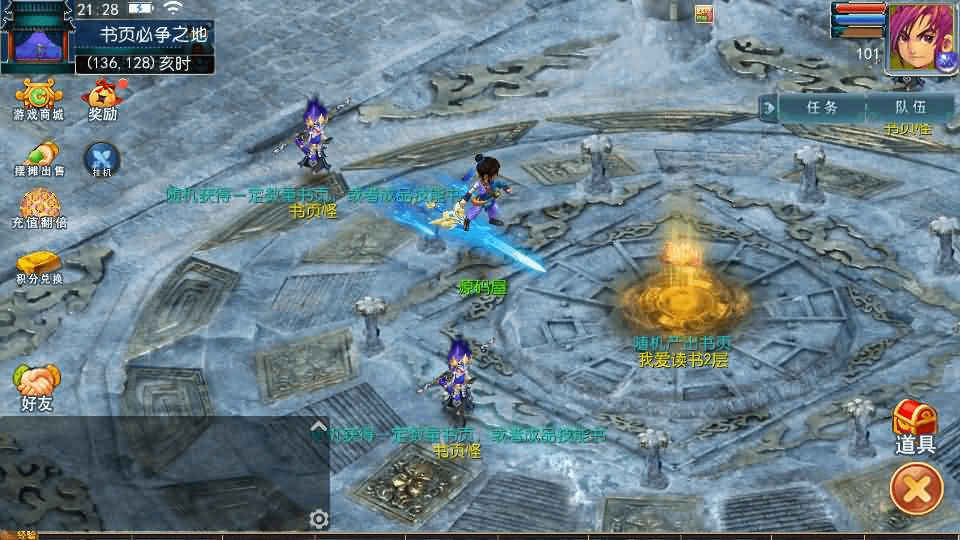The image size is (960, 540).
Task: Open the 道具 items treasure chest
Action: [x=914, y=425]
